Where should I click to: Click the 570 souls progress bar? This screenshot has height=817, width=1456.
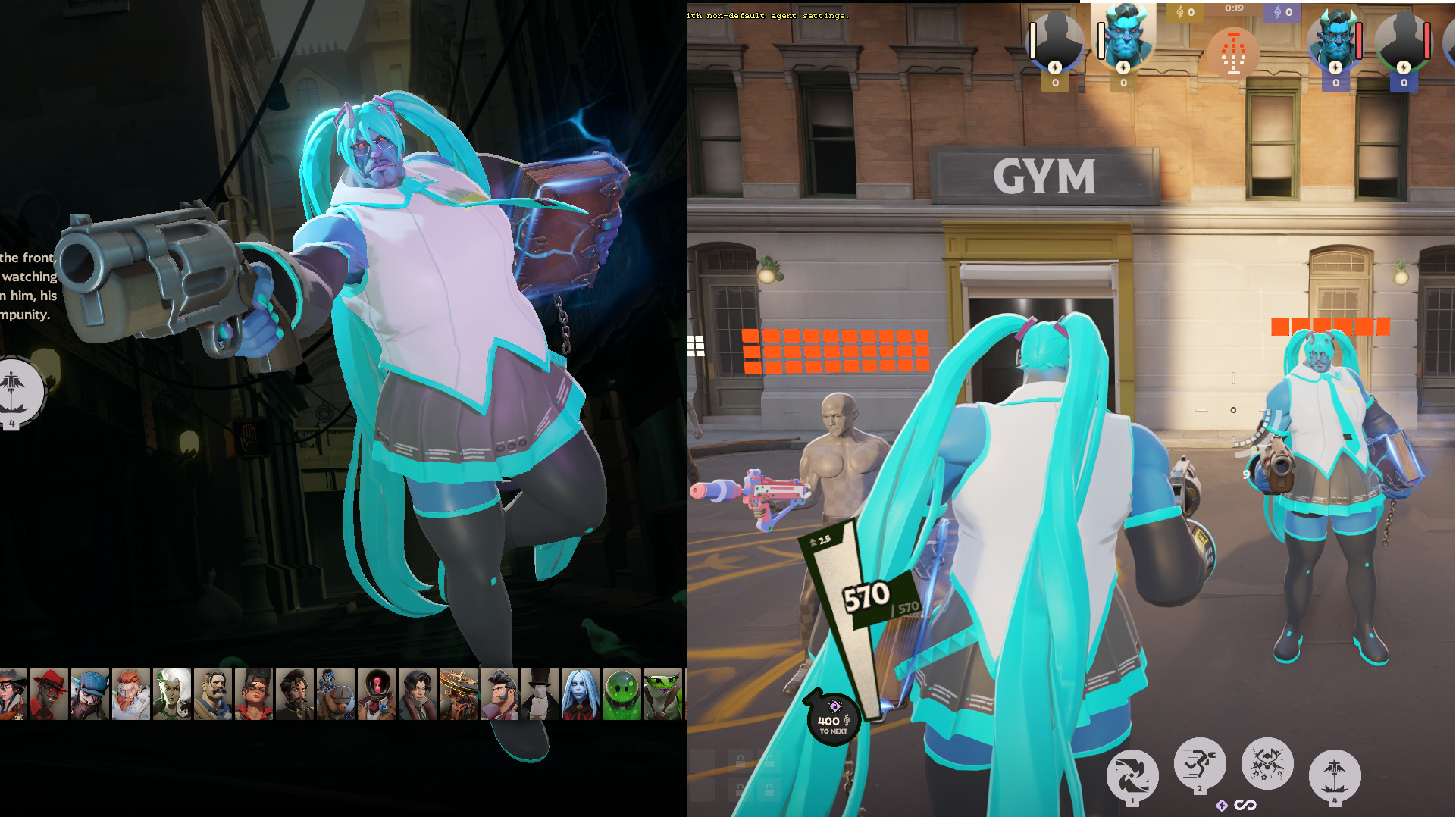(x=866, y=596)
